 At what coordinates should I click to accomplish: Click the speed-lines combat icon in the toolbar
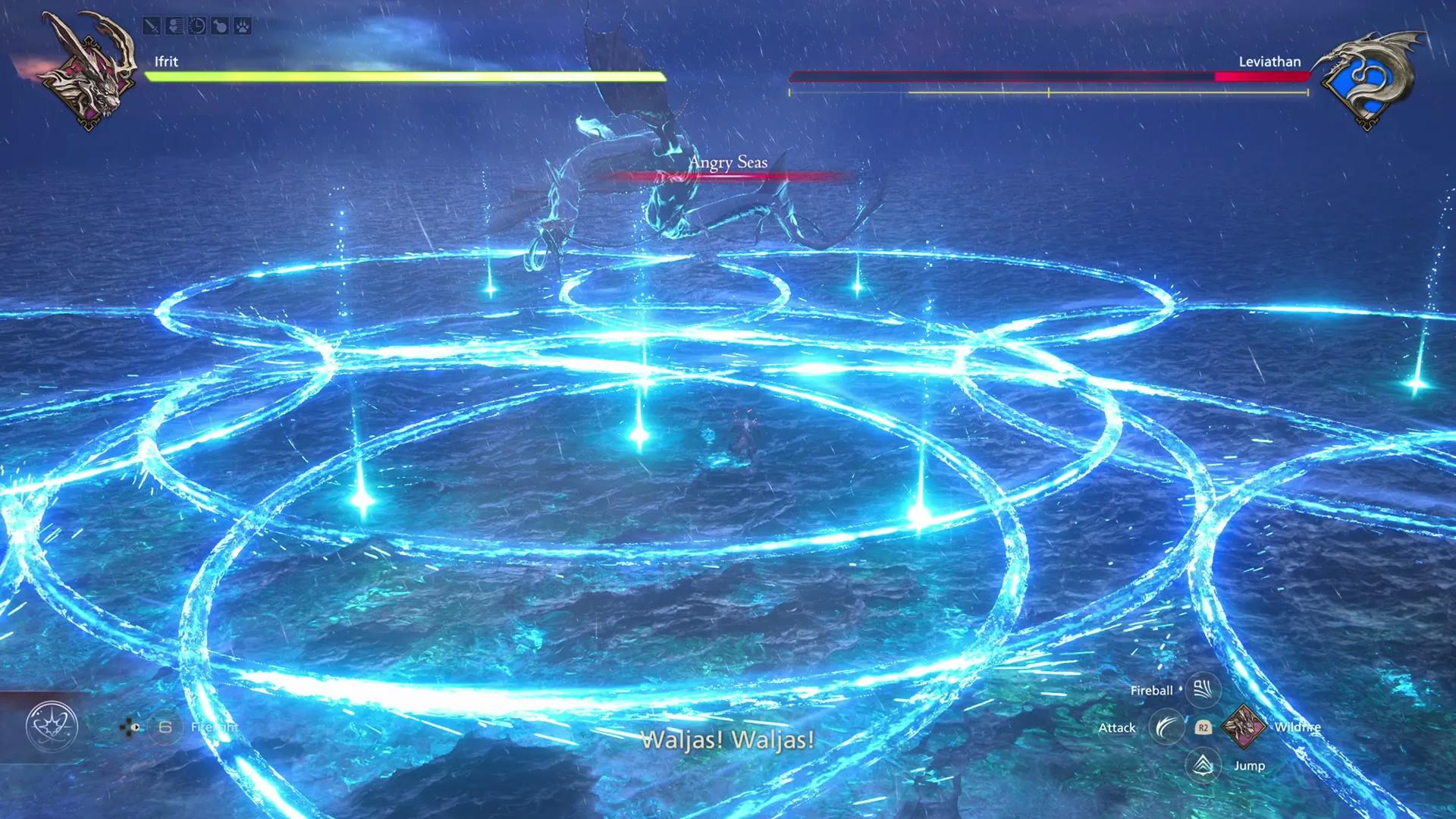[x=174, y=27]
